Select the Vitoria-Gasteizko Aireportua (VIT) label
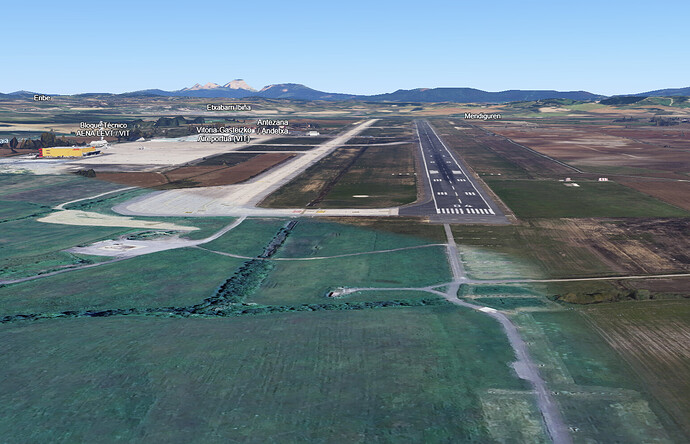Screen dimensions: 690x444 point(222,134)
